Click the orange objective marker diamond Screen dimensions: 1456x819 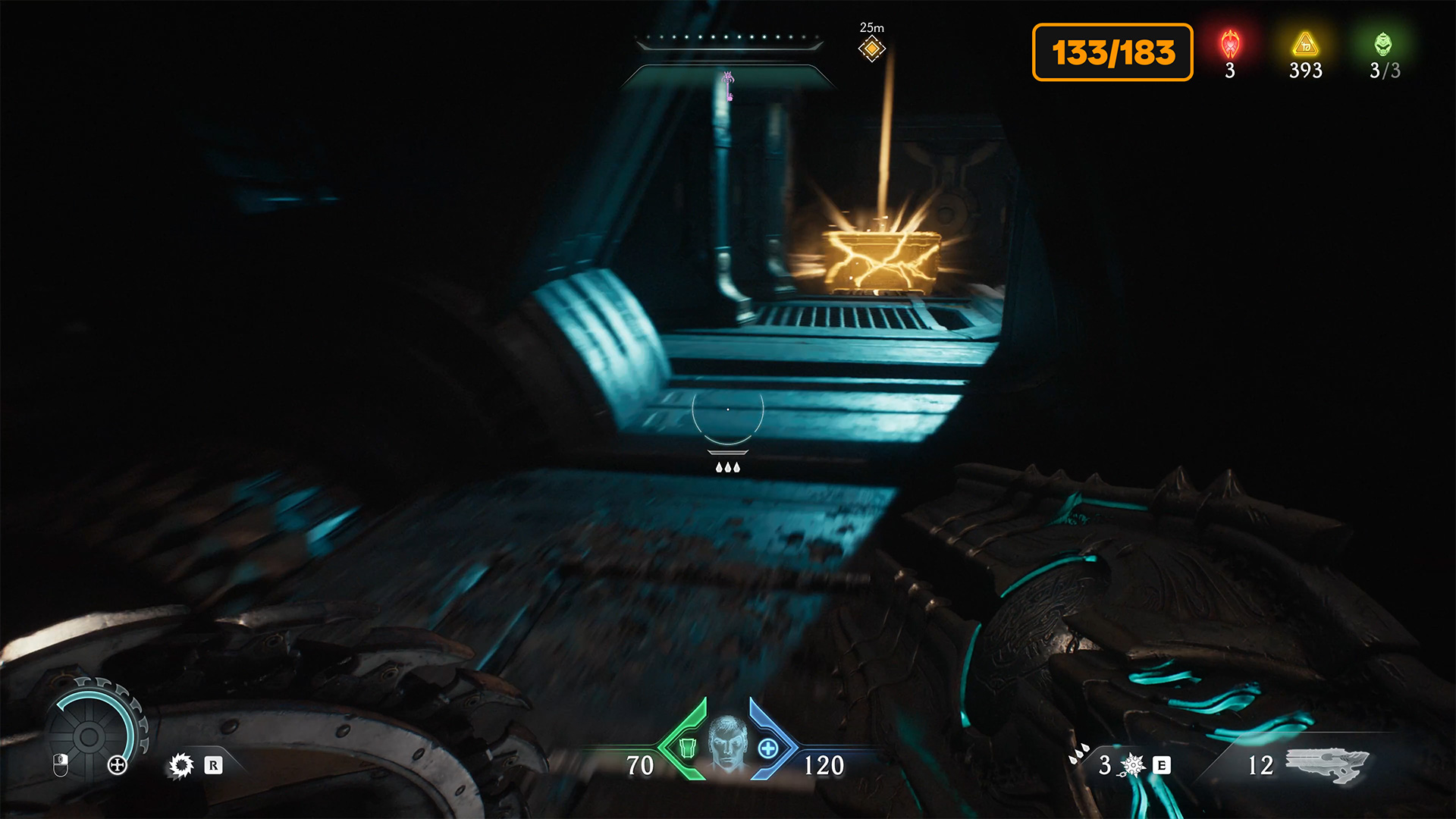click(x=871, y=49)
